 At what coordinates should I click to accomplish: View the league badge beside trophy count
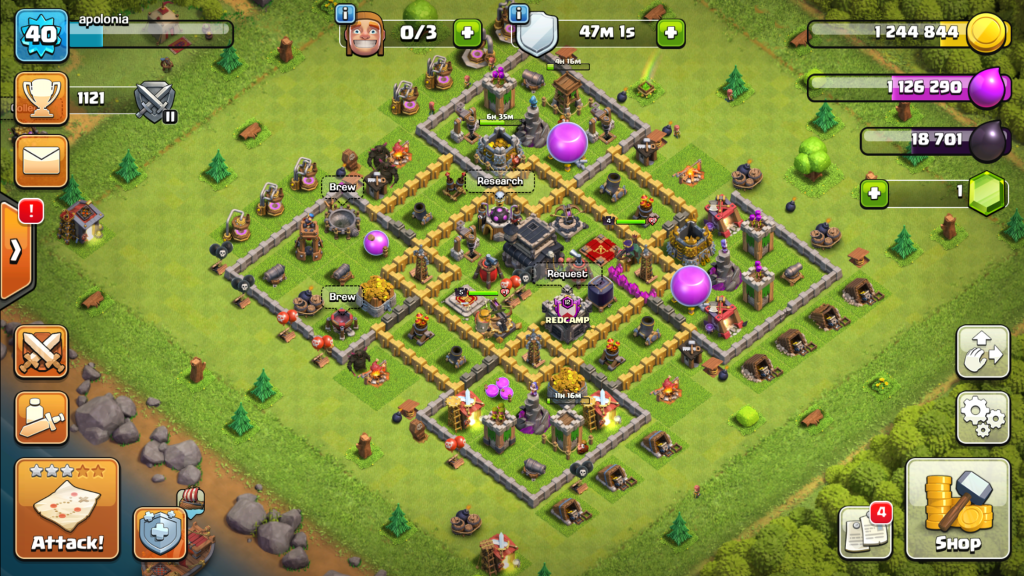point(155,100)
